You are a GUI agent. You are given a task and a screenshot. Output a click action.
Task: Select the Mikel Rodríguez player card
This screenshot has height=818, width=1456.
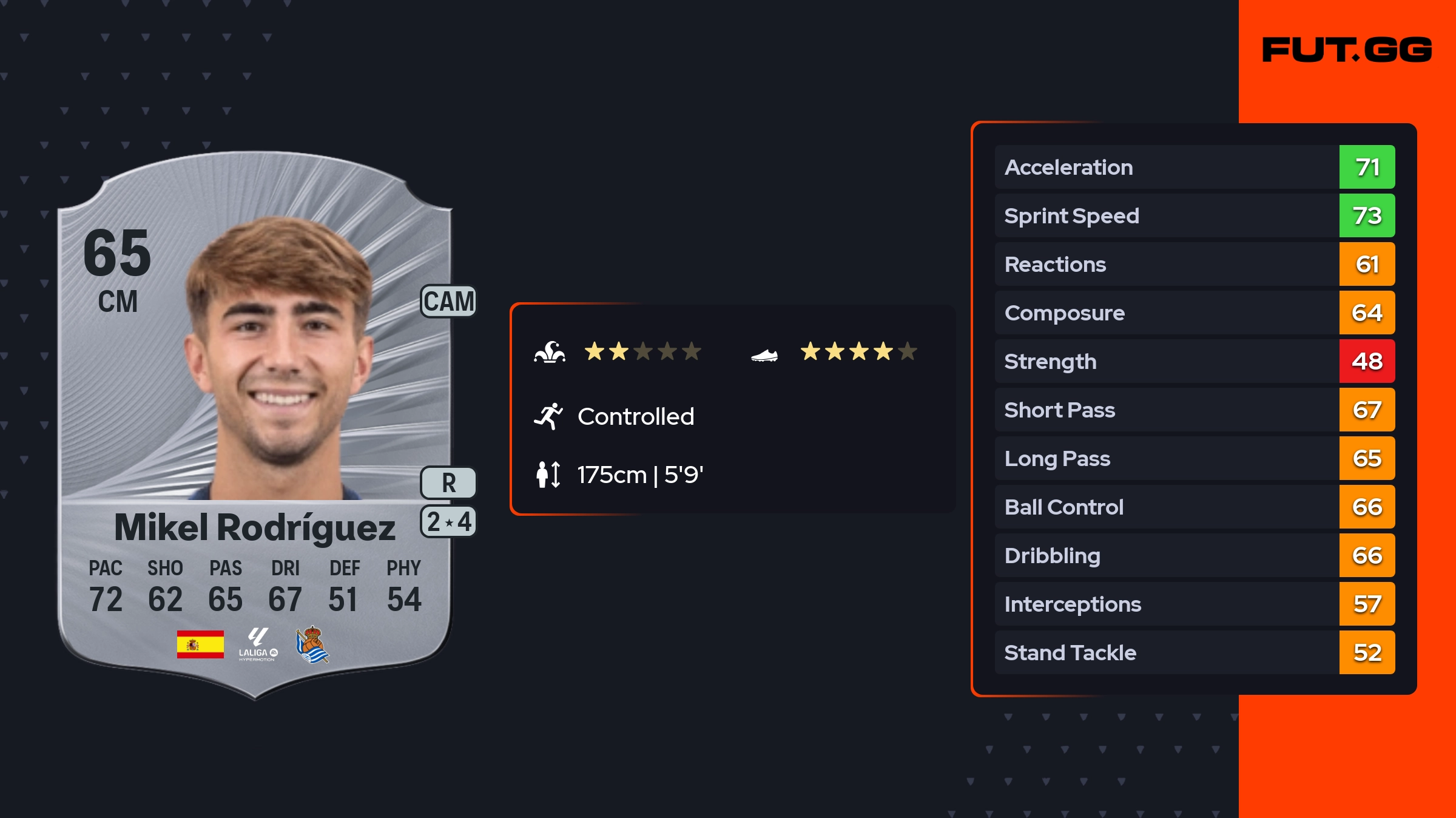coord(255,425)
